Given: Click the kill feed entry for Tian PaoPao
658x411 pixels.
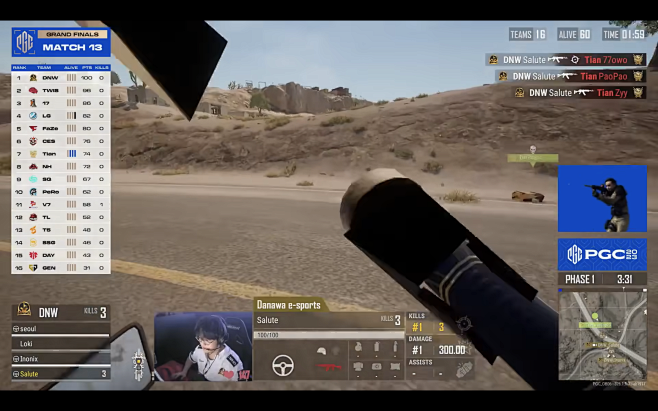Looking at the screenshot, I should 570,76.
